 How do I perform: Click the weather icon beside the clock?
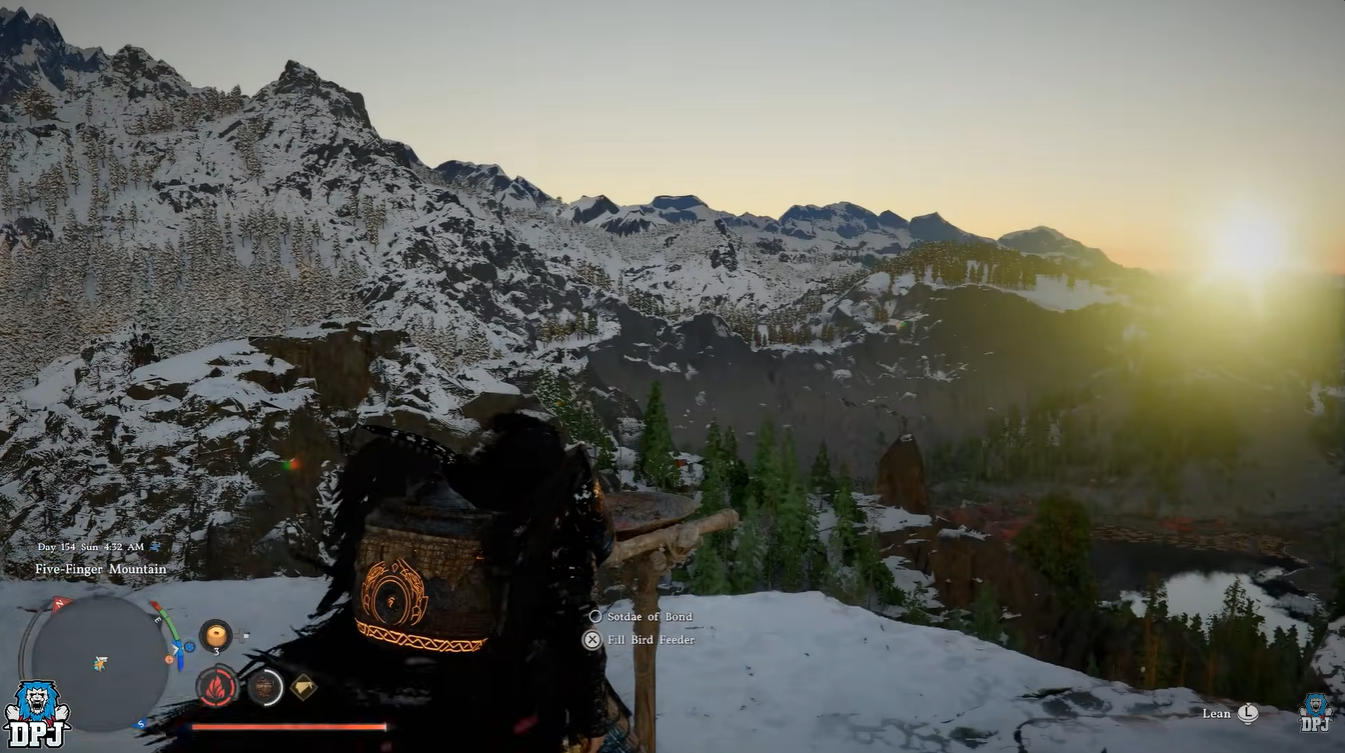pos(155,546)
